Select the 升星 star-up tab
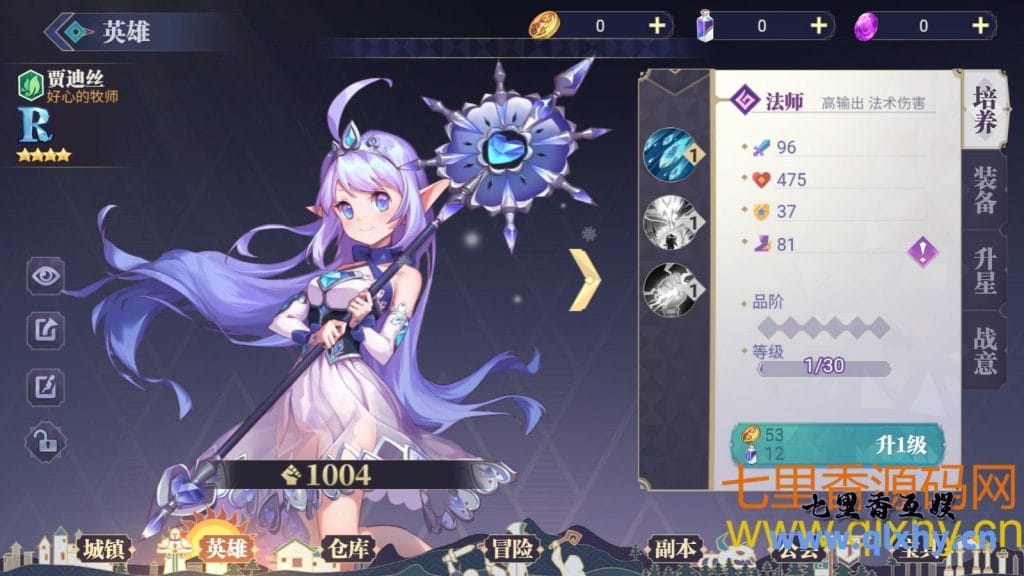 click(984, 269)
